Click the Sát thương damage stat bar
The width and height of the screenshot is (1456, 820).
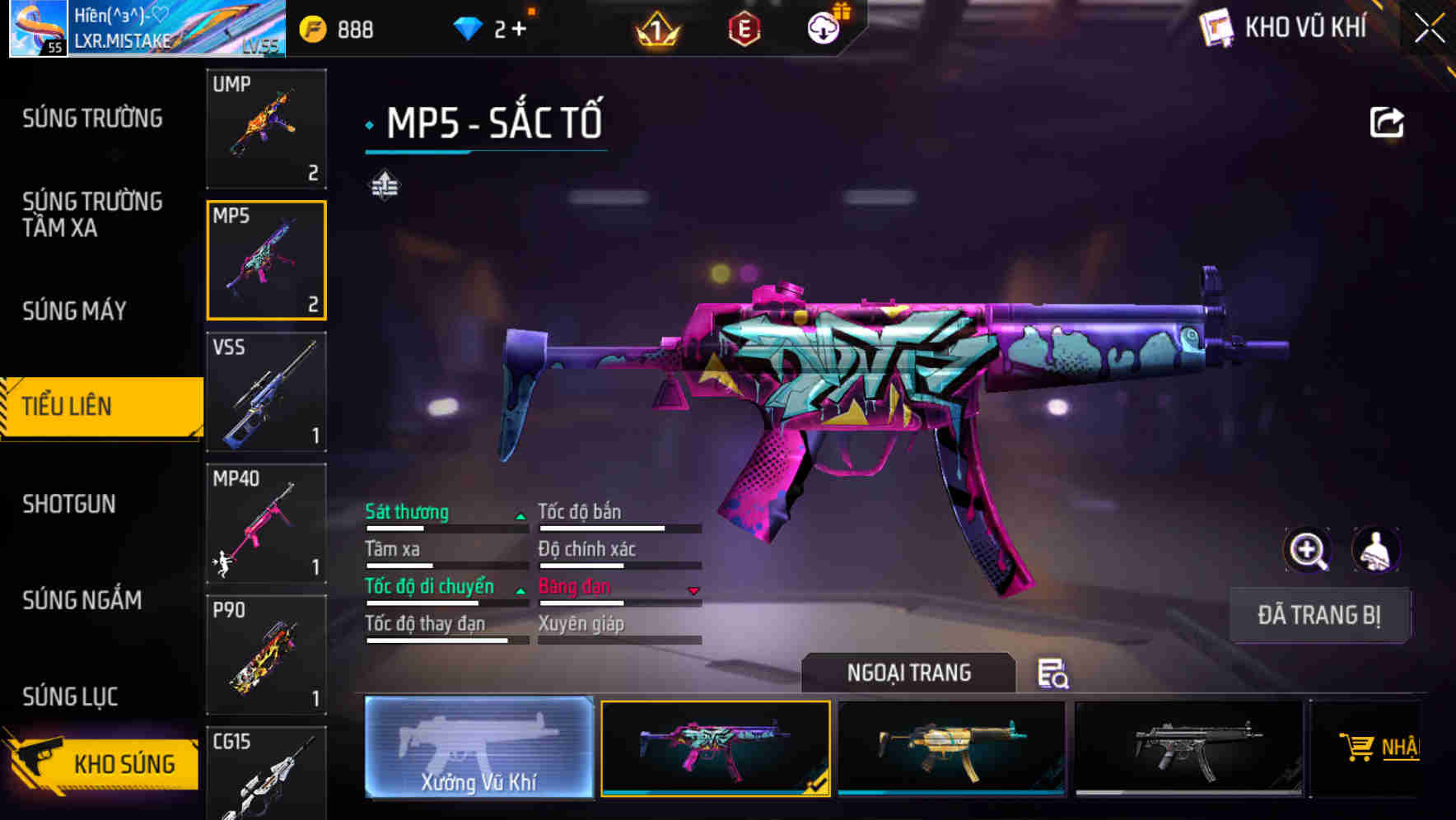coord(445,522)
